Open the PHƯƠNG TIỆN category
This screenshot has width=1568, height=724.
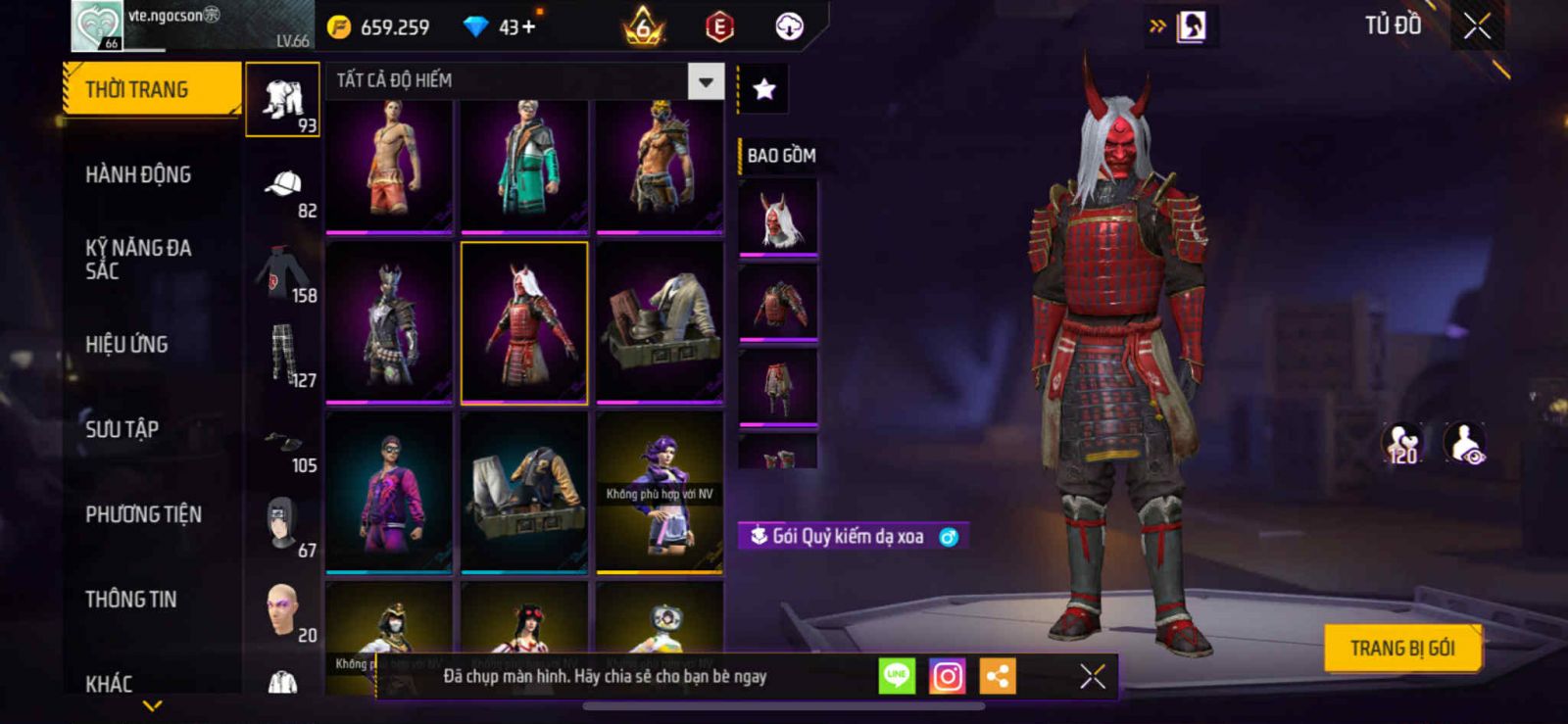click(143, 514)
